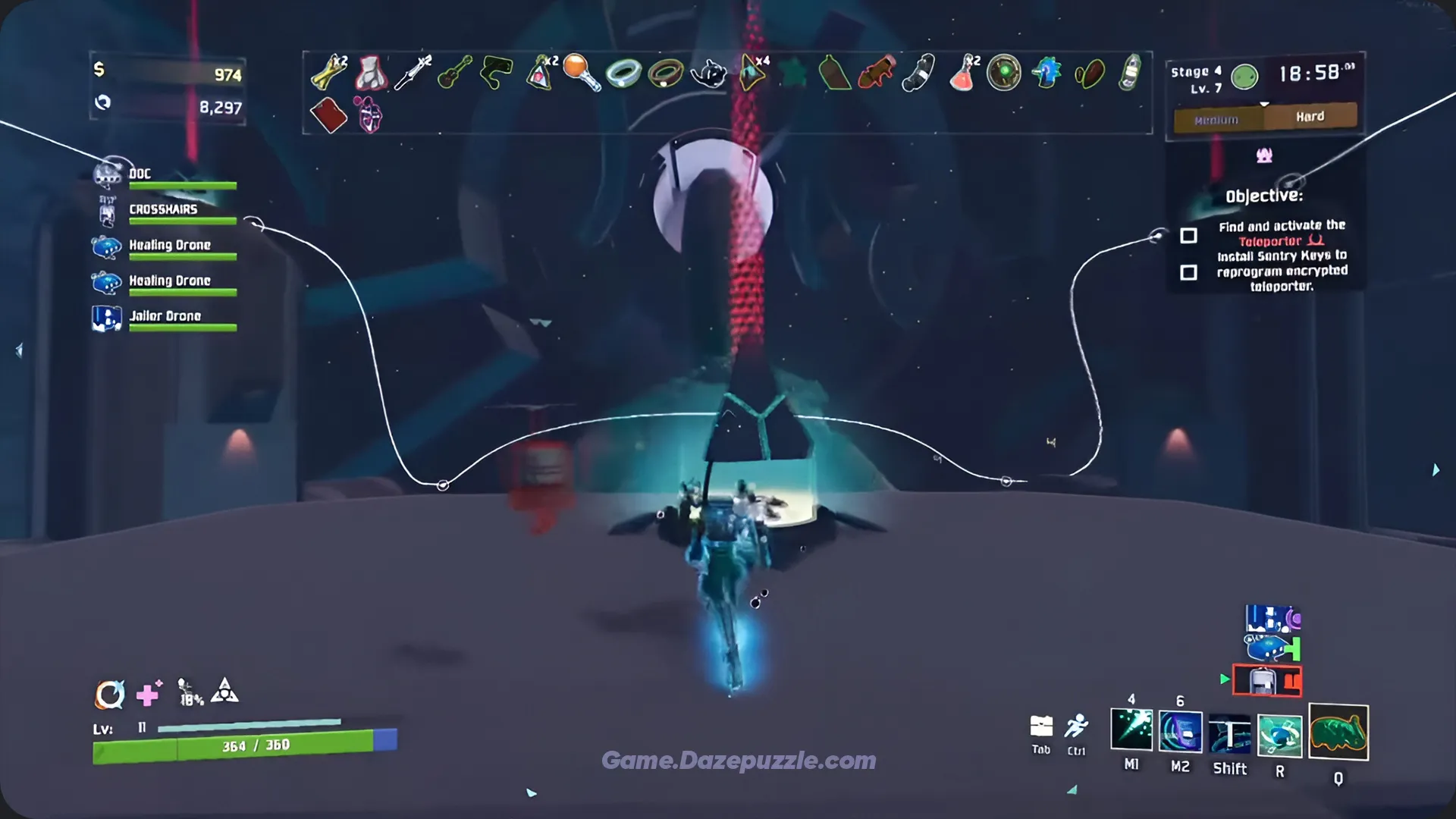Check the Install Sentry Keys objective box
Viewport: 1456px width, 819px height.
pos(1188,271)
